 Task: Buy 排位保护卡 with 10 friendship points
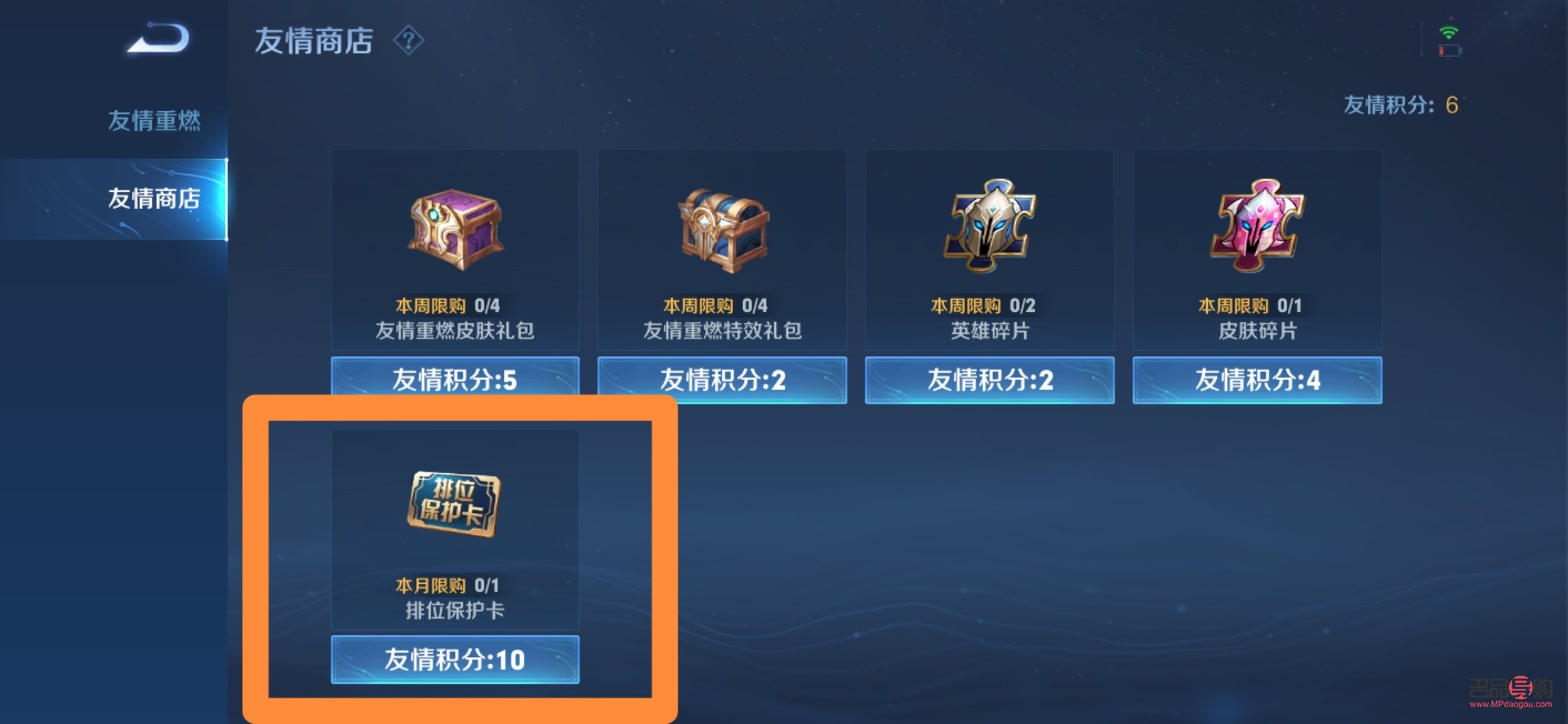pyautogui.click(x=454, y=660)
